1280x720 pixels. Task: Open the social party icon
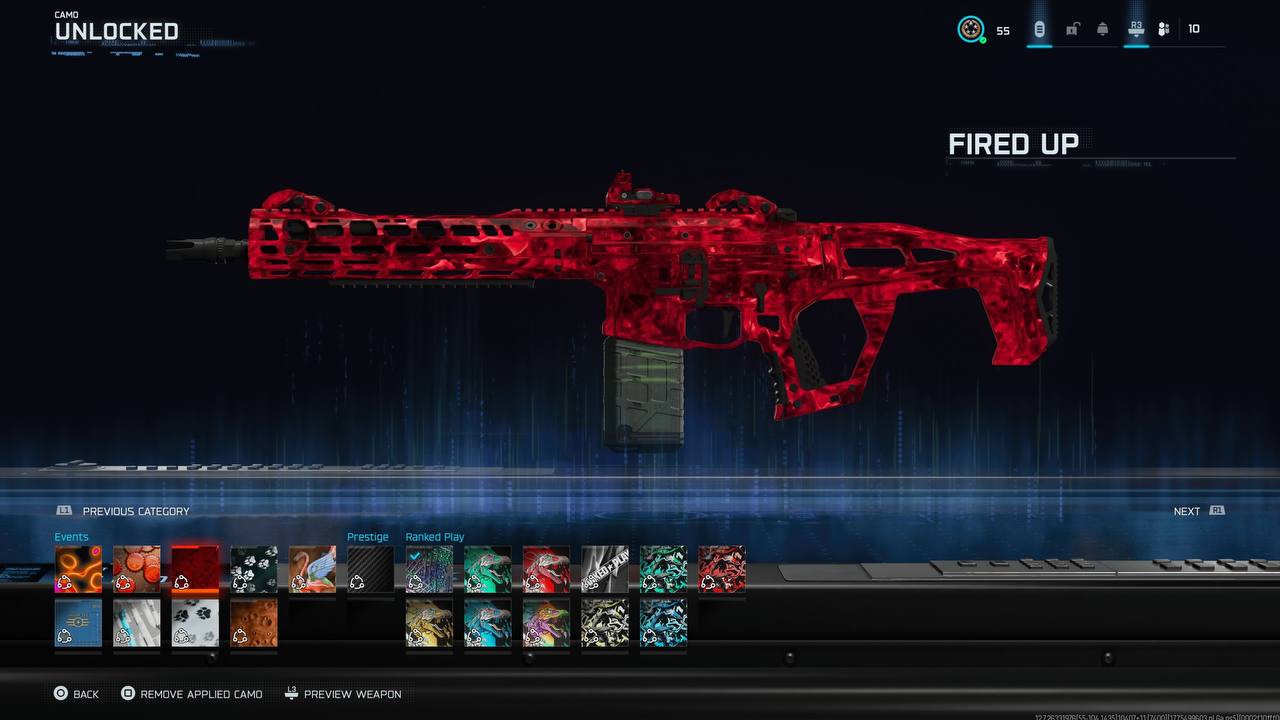(1163, 29)
